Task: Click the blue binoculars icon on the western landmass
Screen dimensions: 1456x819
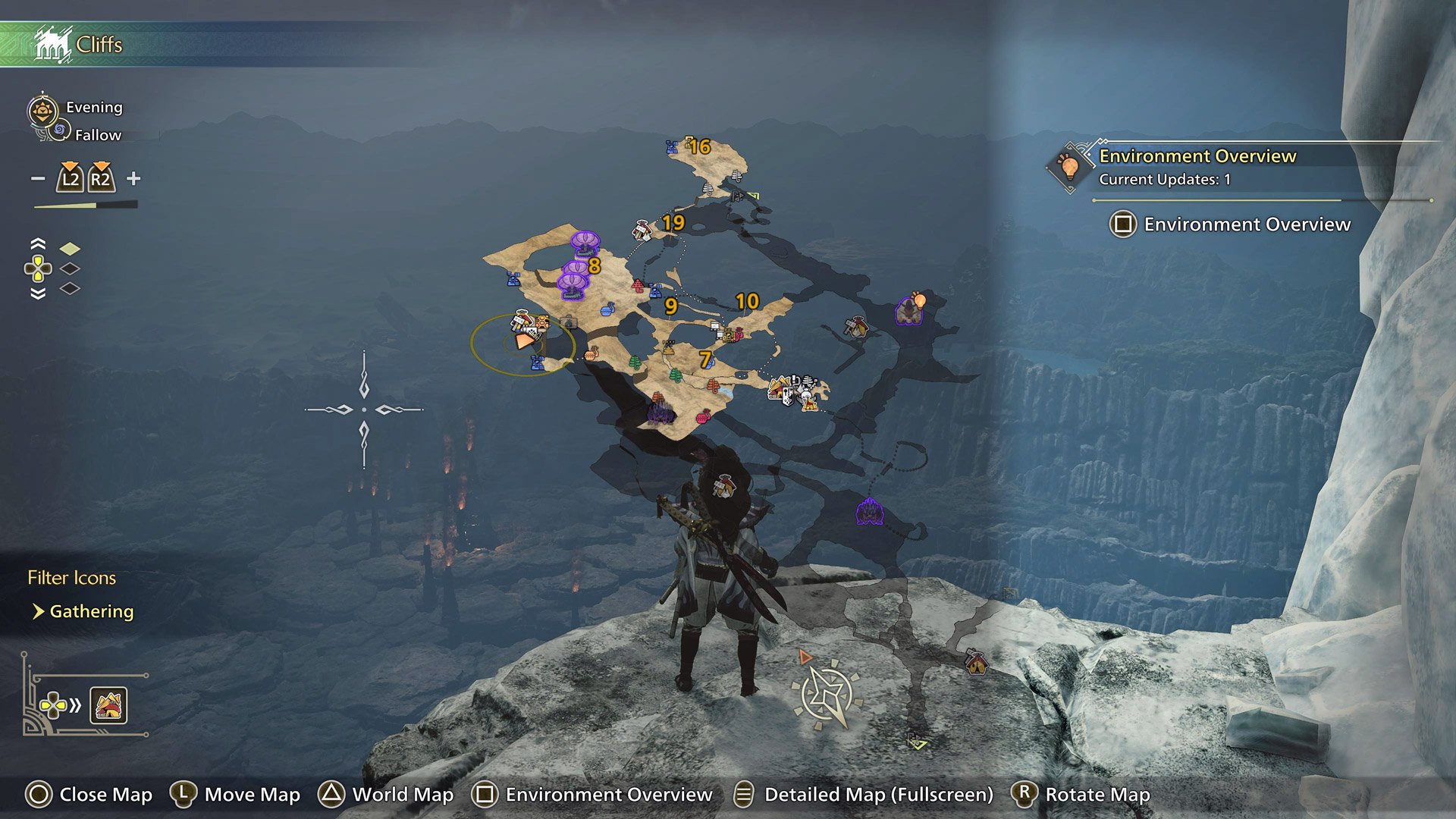Action: 512,281
